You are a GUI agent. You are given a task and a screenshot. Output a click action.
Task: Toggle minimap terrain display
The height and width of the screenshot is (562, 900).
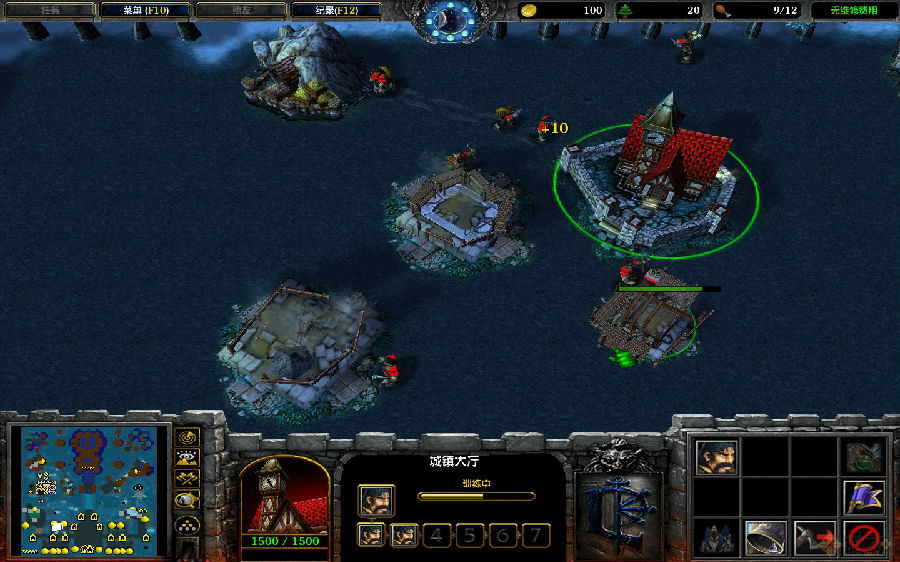[186, 458]
